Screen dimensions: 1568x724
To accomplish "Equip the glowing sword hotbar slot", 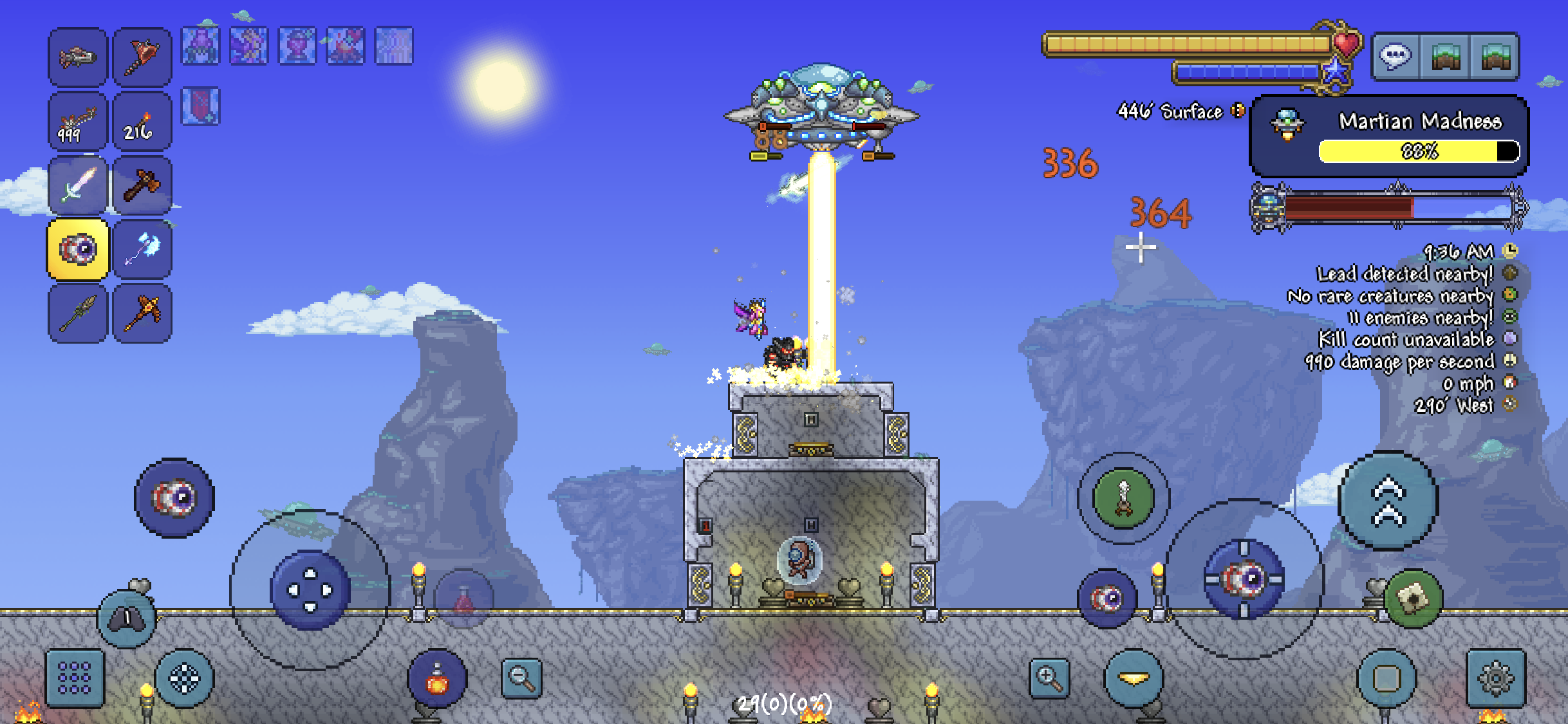I will tap(78, 185).
